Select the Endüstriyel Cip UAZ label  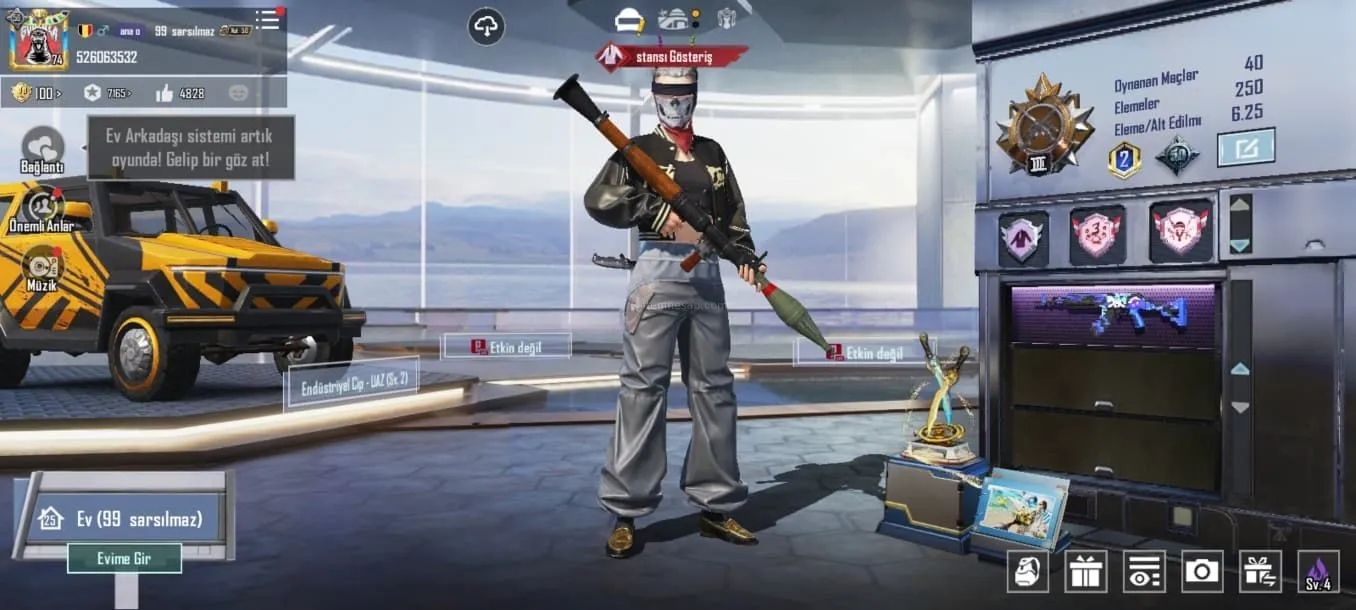[353, 383]
